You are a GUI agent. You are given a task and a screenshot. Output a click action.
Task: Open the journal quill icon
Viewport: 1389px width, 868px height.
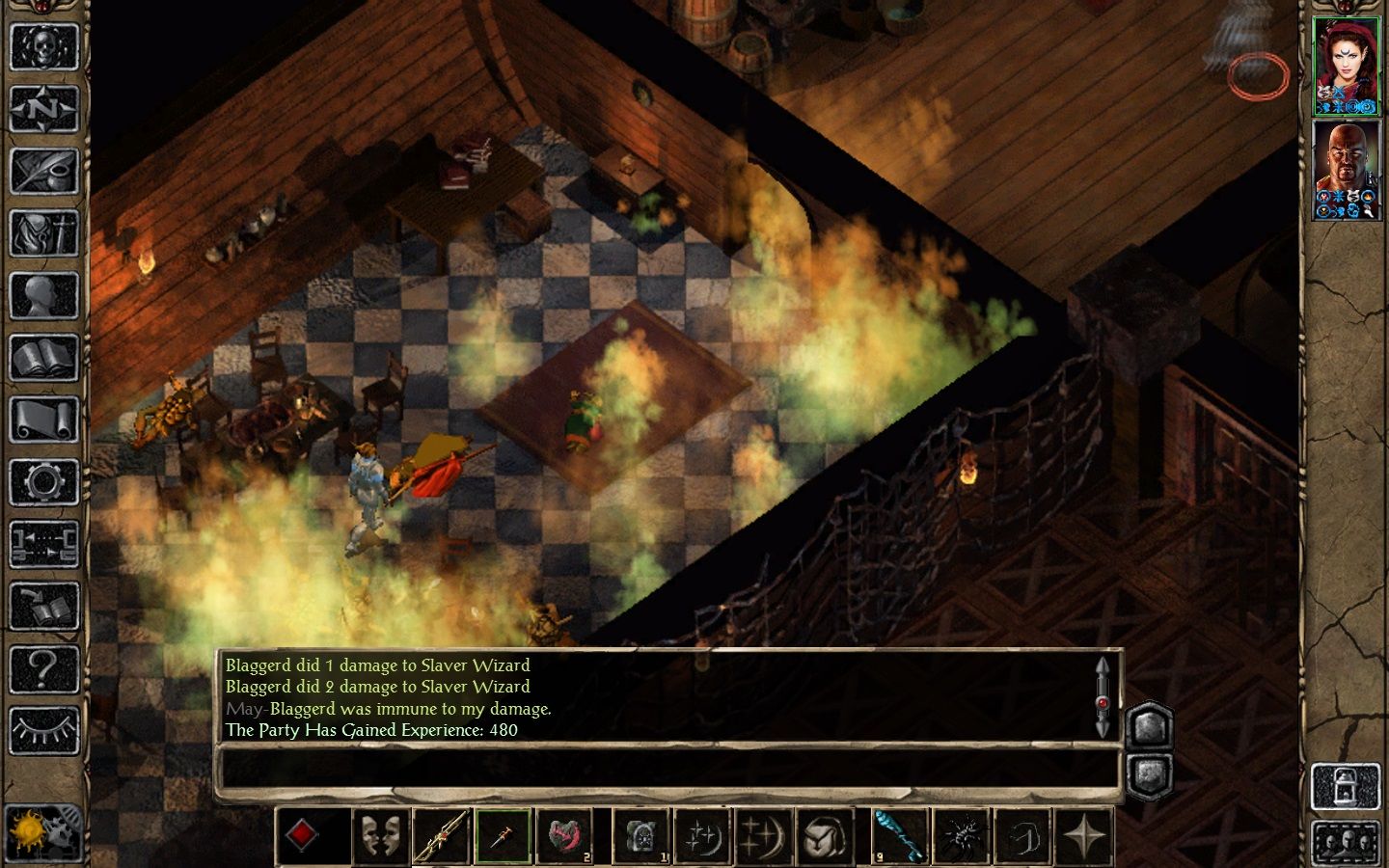[44, 172]
